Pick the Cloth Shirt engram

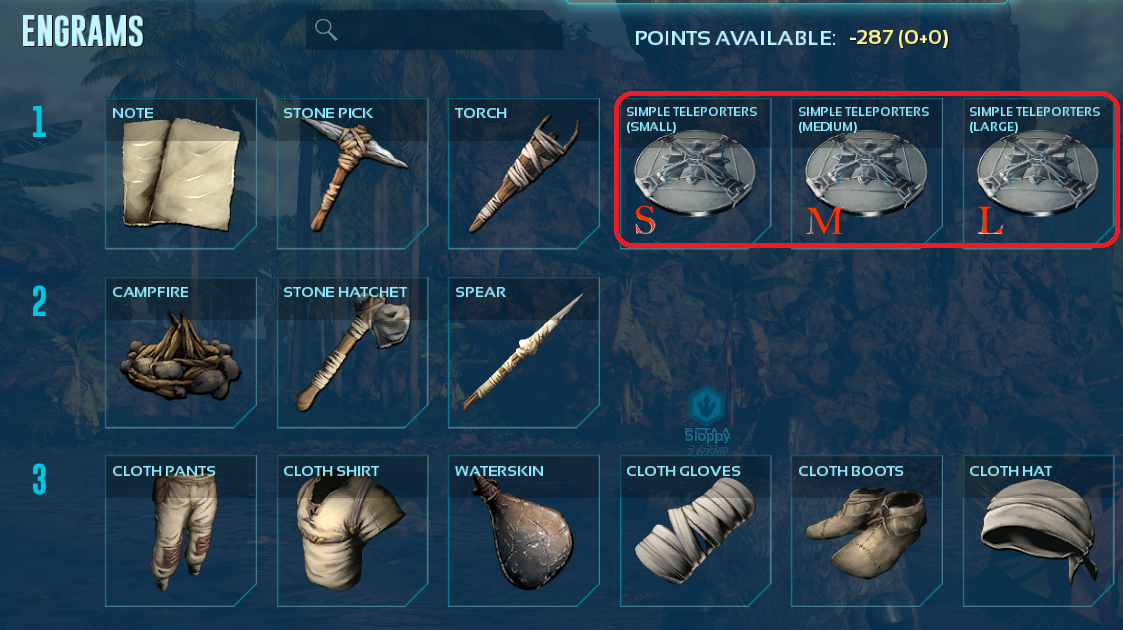coord(352,531)
